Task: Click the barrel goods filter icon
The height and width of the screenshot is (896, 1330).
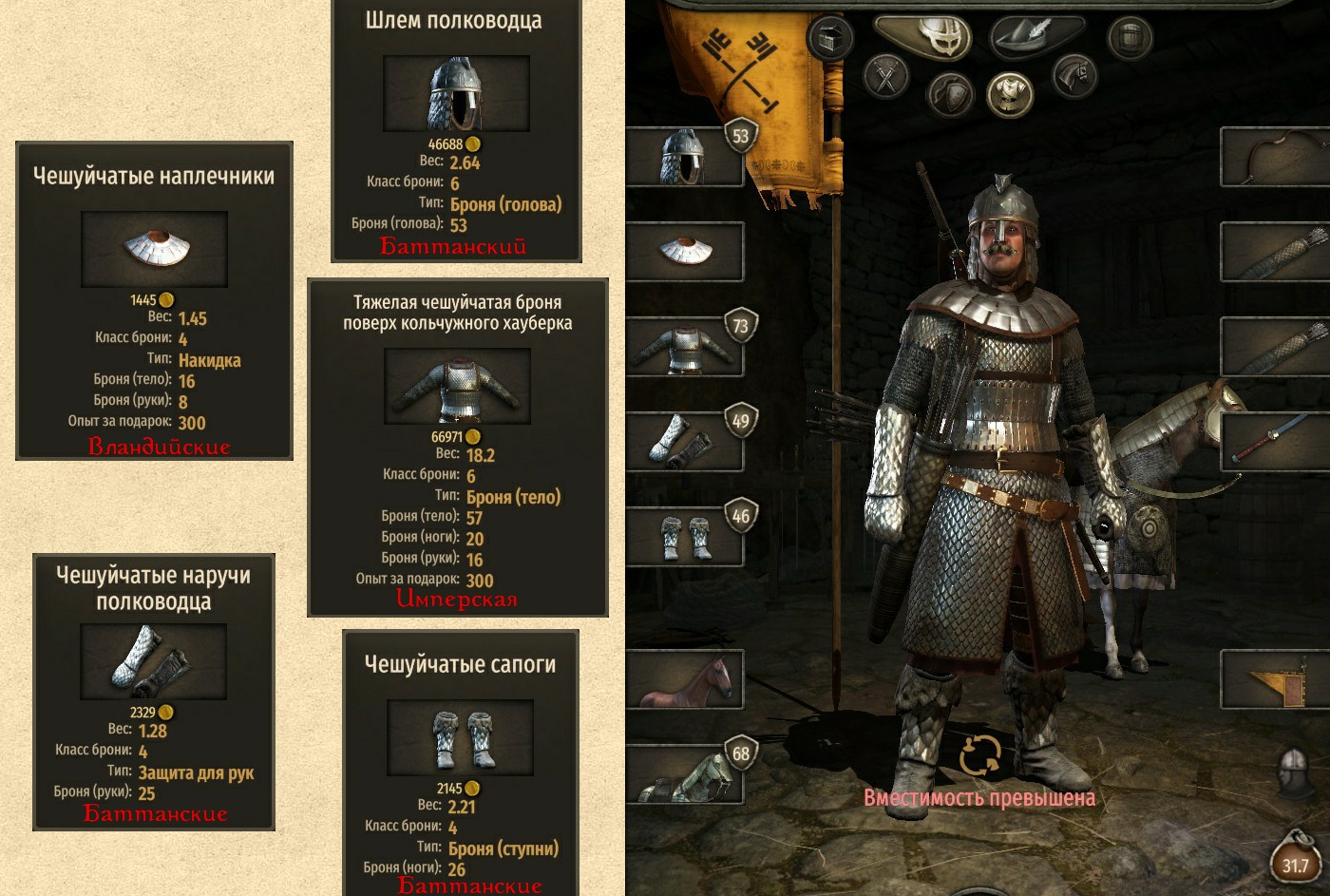Action: point(1130,38)
